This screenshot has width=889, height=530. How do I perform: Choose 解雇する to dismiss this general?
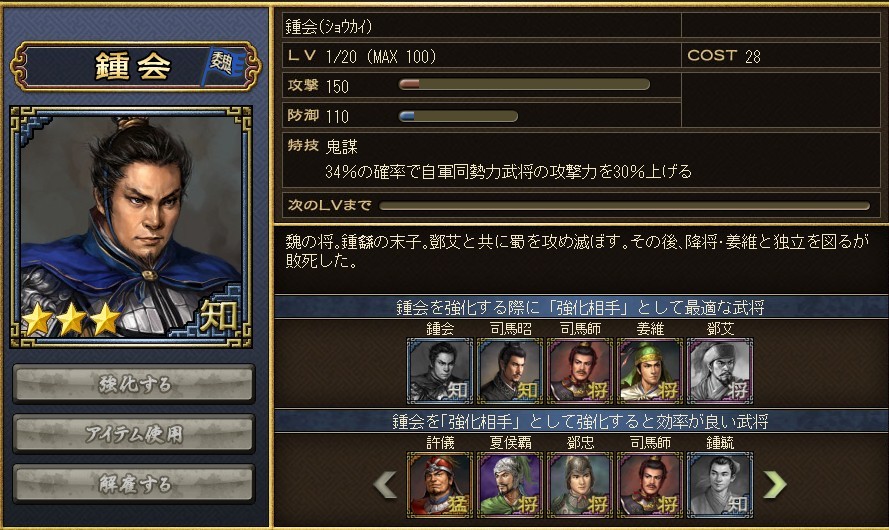click(x=134, y=484)
